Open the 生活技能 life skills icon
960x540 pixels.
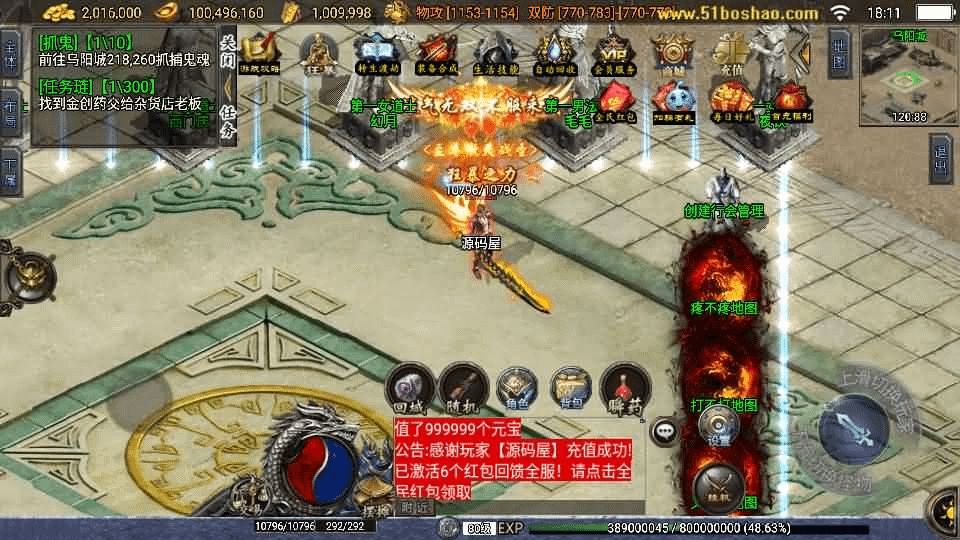click(x=494, y=52)
